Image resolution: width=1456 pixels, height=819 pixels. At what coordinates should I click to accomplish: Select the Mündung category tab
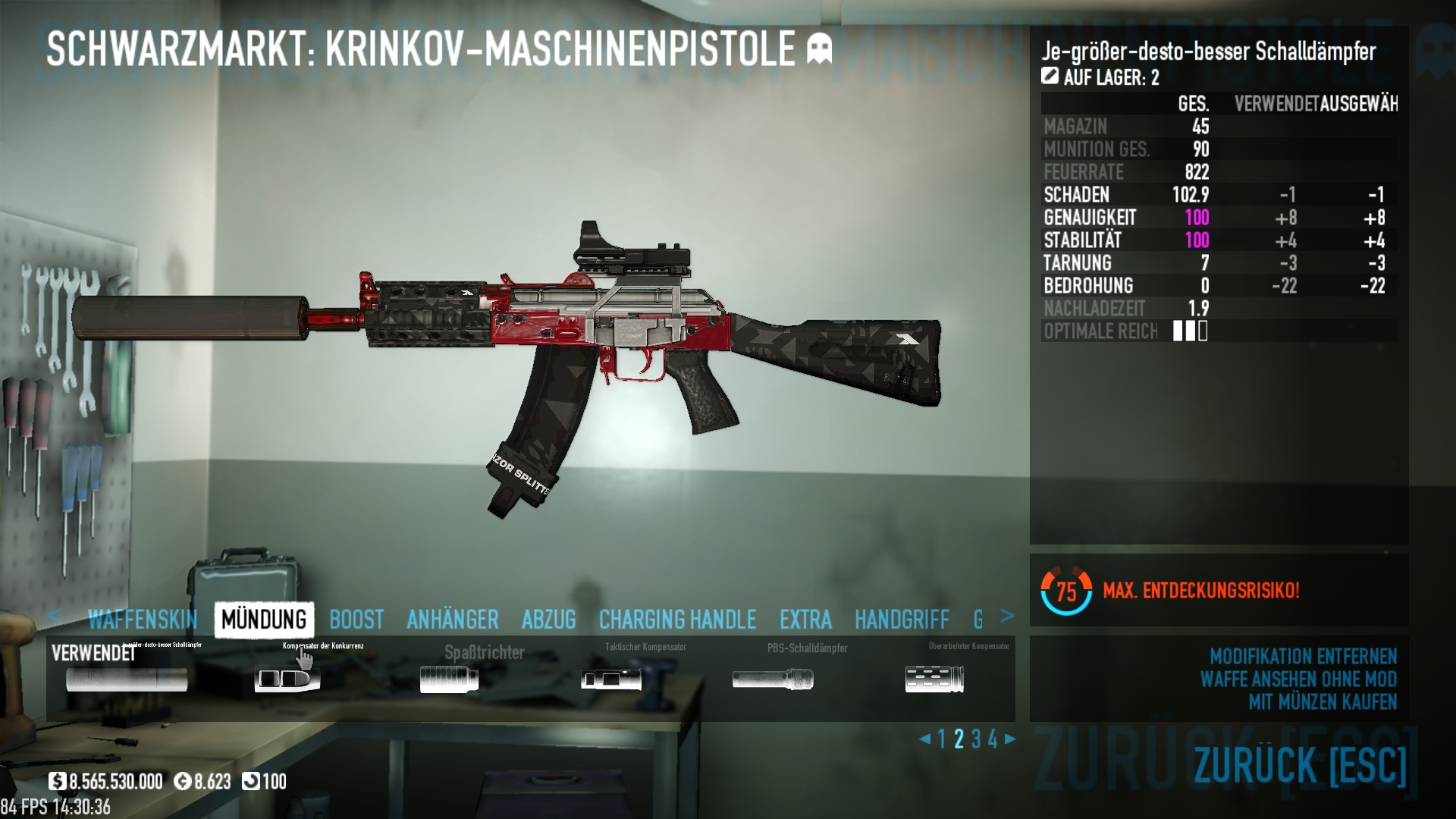[x=264, y=620]
